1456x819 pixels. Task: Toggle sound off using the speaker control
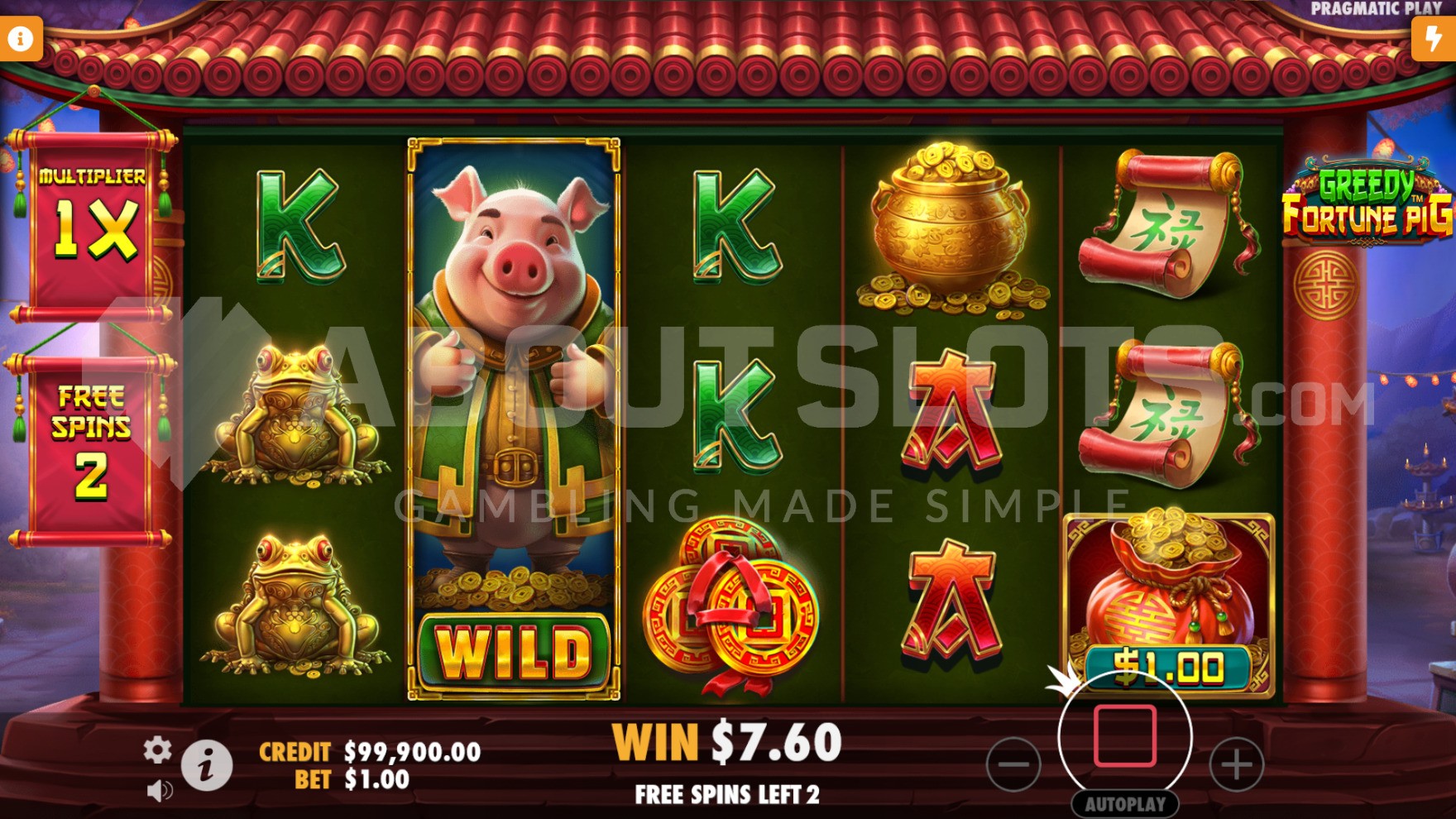[157, 790]
